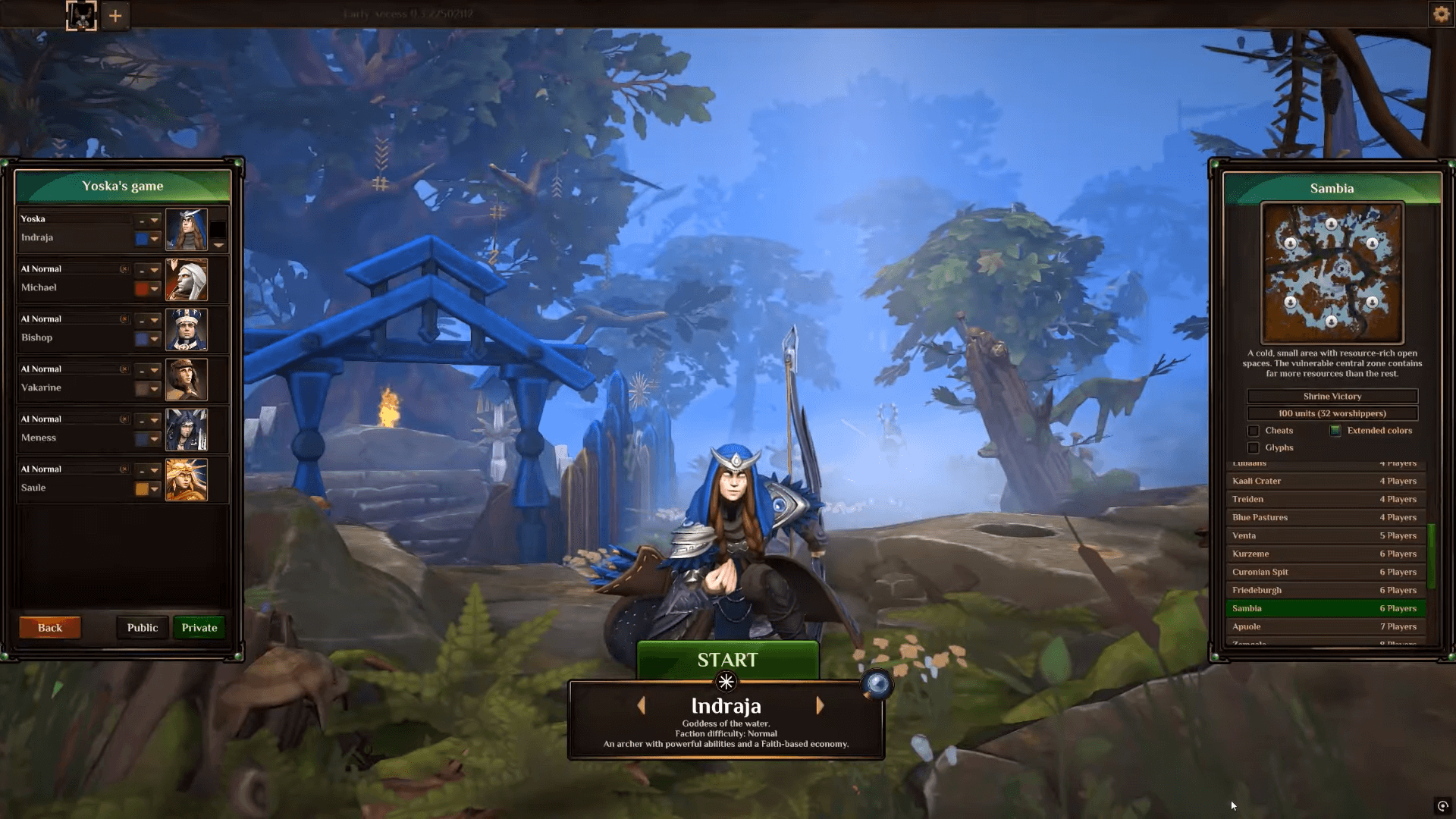1456x819 pixels.
Task: Open Michael's color dropdown
Action: [148, 288]
